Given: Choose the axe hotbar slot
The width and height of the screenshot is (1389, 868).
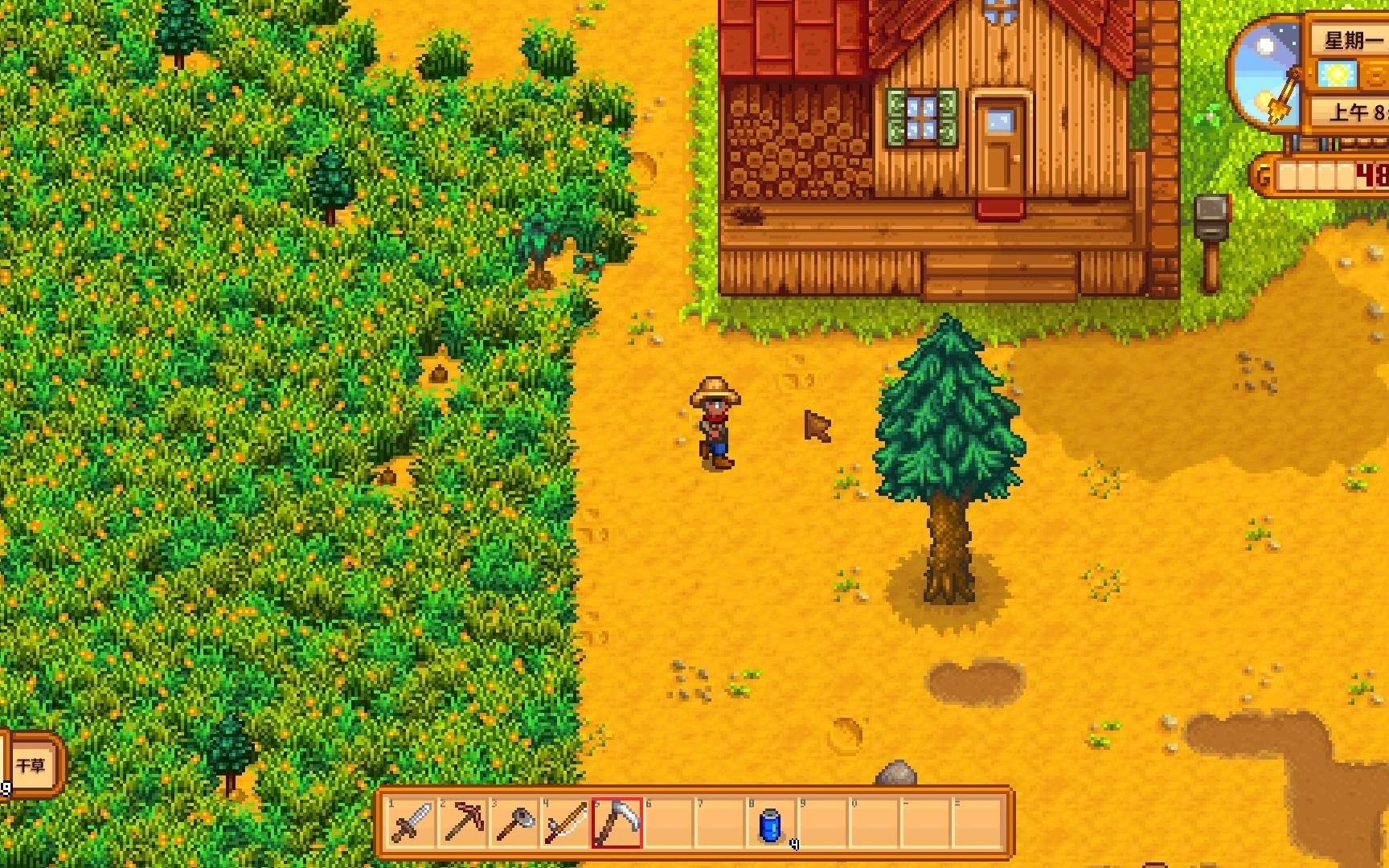Looking at the screenshot, I should tap(514, 823).
